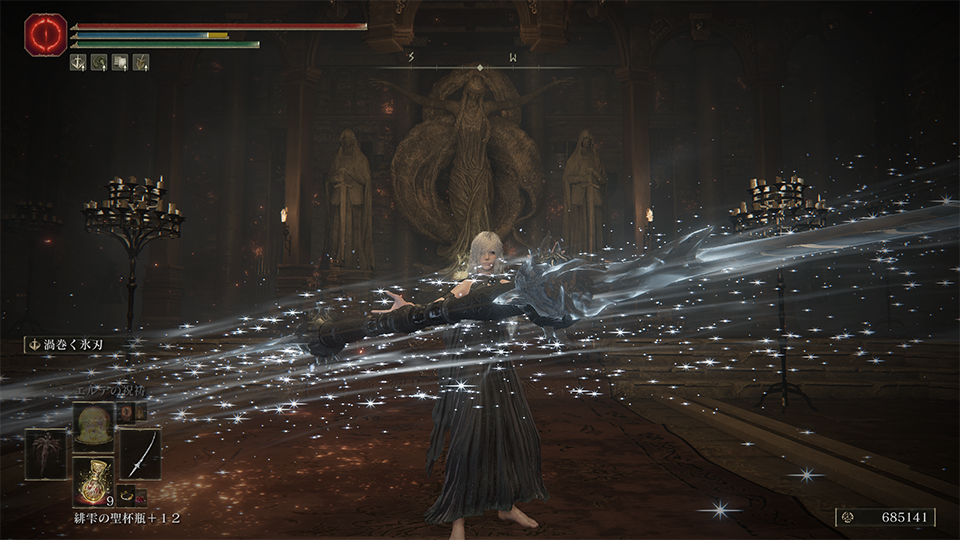This screenshot has width=960, height=540.
Task: Inspect the green swirl buff status icon
Action: tap(100, 62)
